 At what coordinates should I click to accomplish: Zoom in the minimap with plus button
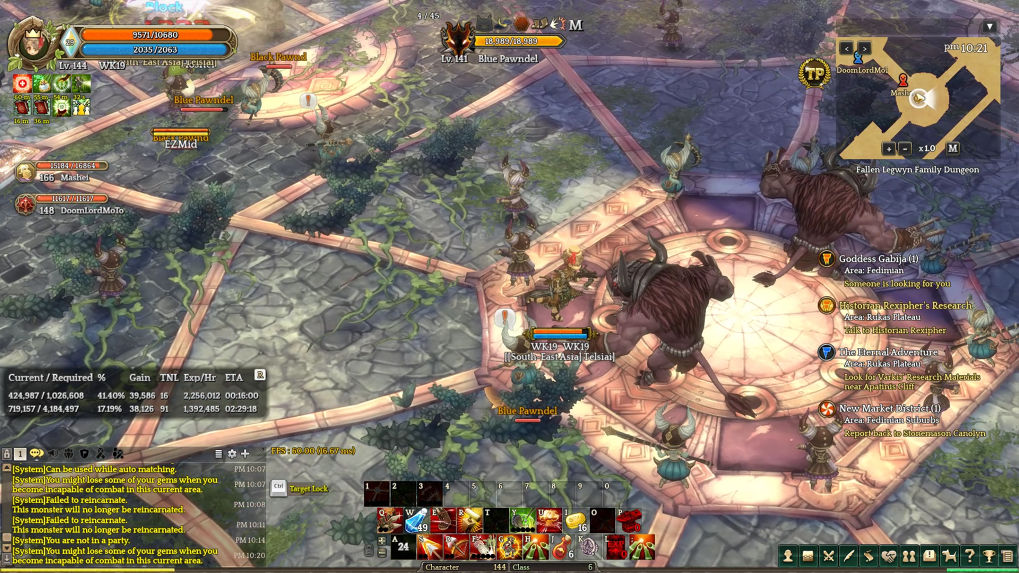(x=888, y=148)
